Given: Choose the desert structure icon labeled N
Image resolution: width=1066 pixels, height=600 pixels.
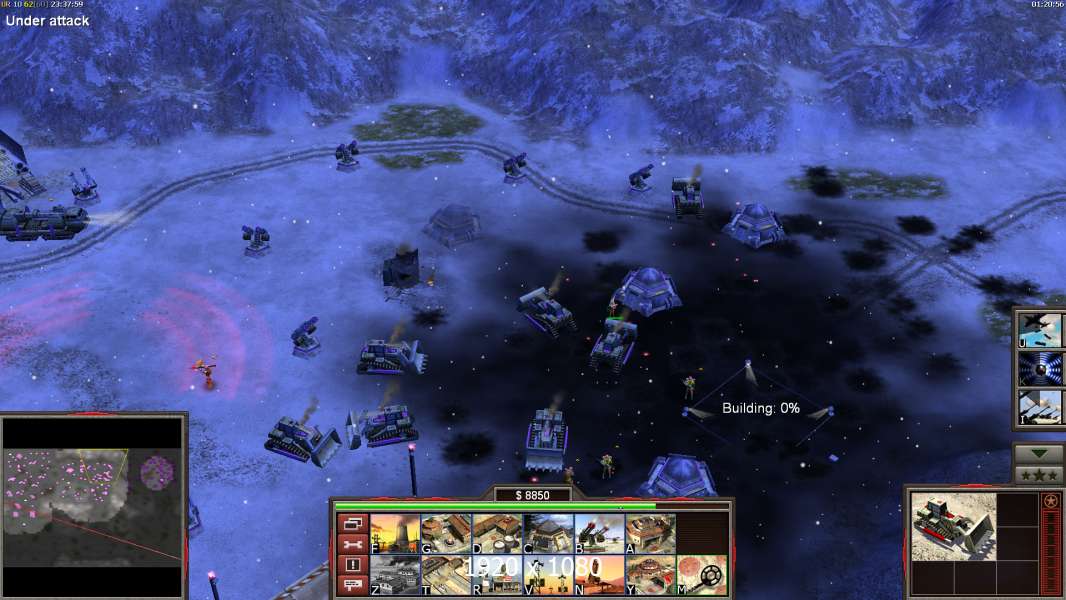Looking at the screenshot, I should [599, 575].
